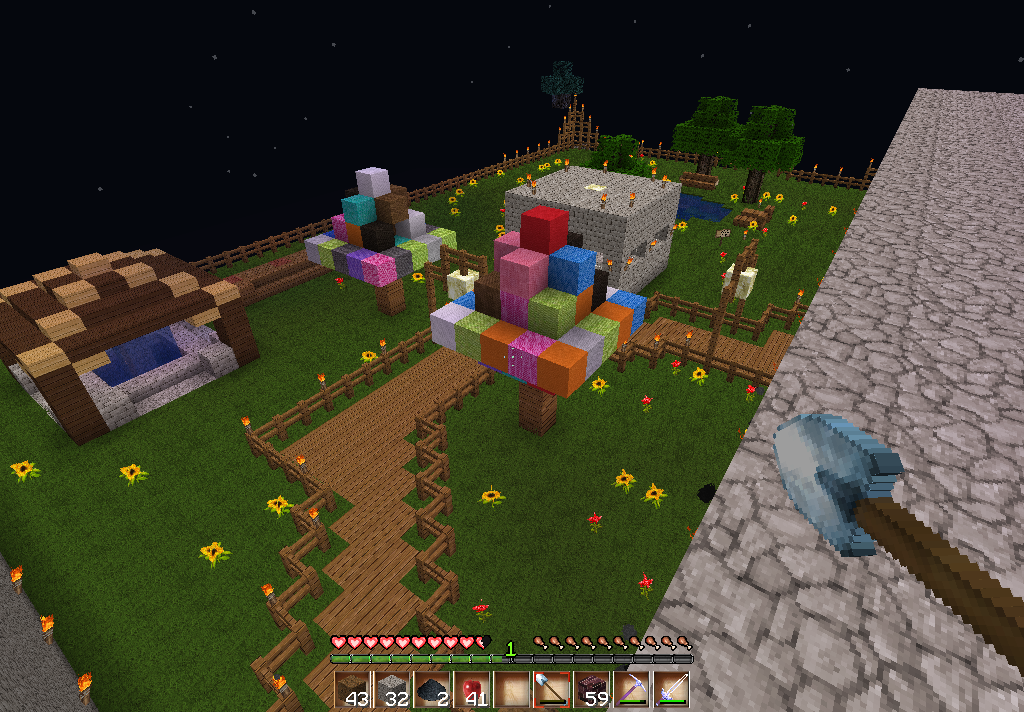1024x712 pixels.
Task: Pick the diamond shovel in the hotbar
Action: pos(551,690)
